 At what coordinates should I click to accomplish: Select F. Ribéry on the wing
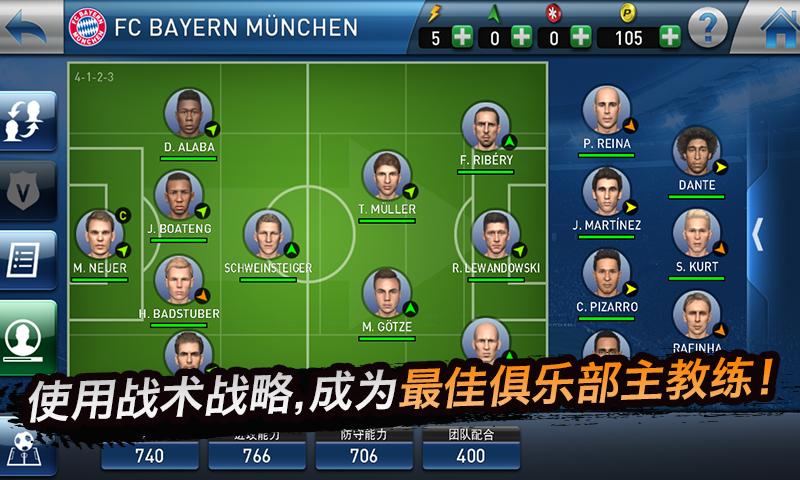coord(486,127)
